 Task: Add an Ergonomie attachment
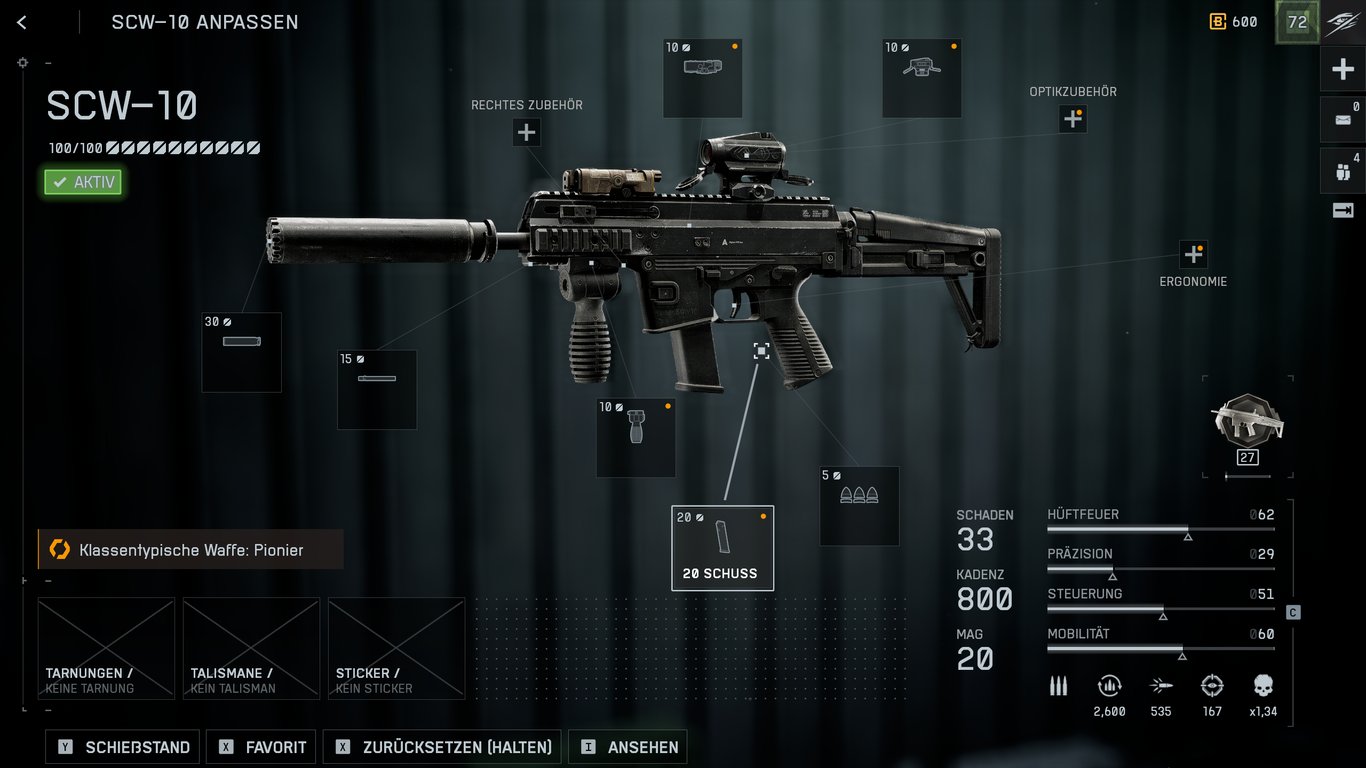pyautogui.click(x=1193, y=254)
